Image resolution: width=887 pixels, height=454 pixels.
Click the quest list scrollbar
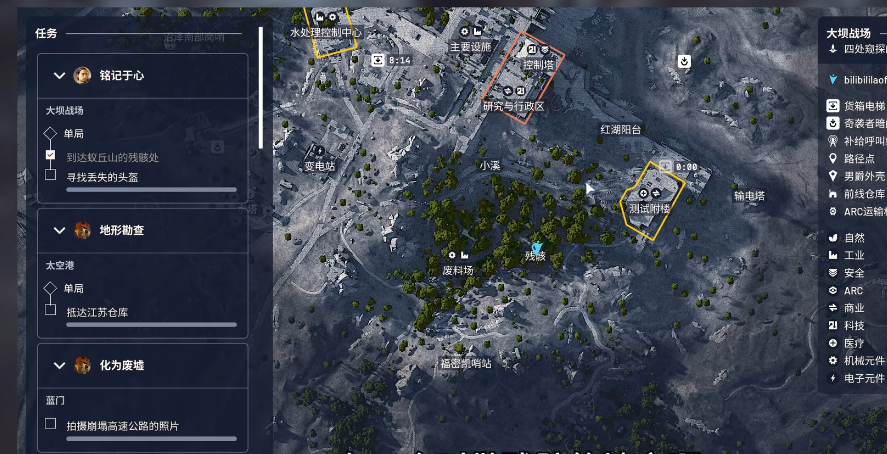261,88
